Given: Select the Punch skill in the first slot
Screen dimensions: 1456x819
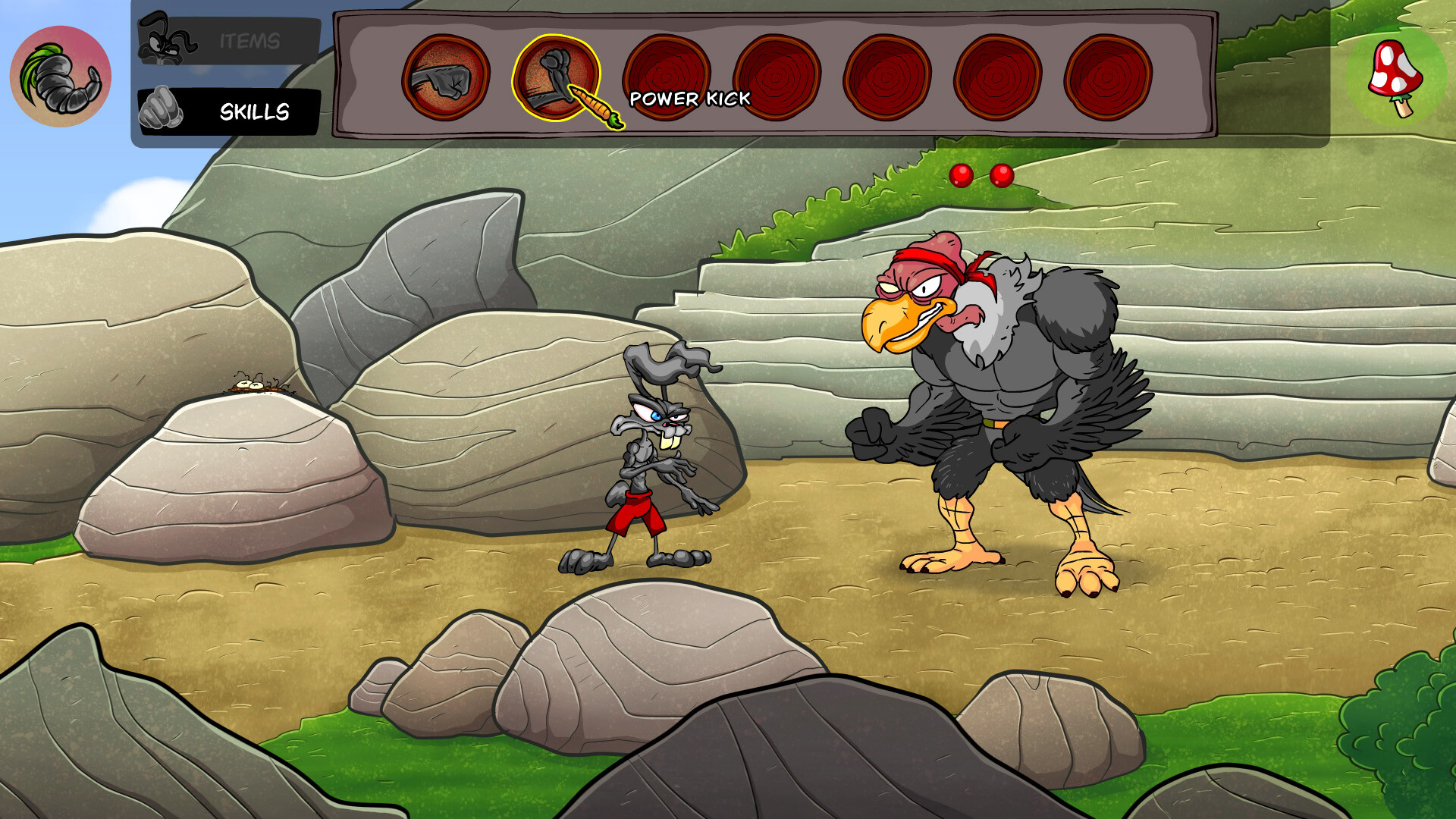Looking at the screenshot, I should pyautogui.click(x=447, y=76).
